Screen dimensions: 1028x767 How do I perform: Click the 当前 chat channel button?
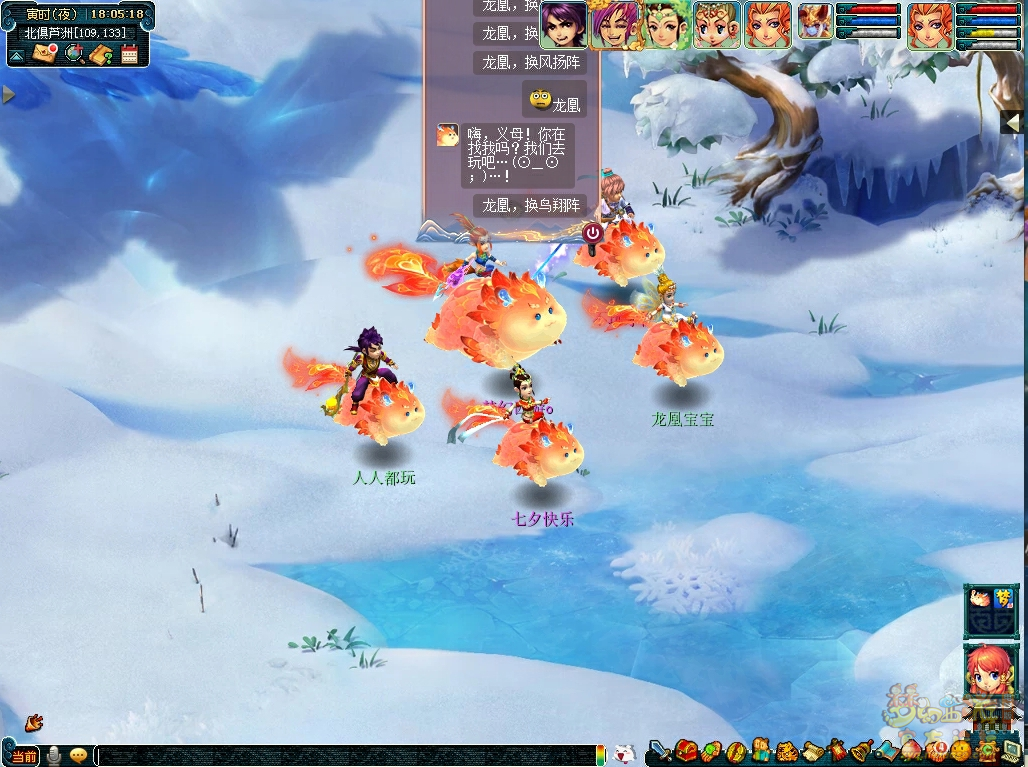click(x=25, y=756)
